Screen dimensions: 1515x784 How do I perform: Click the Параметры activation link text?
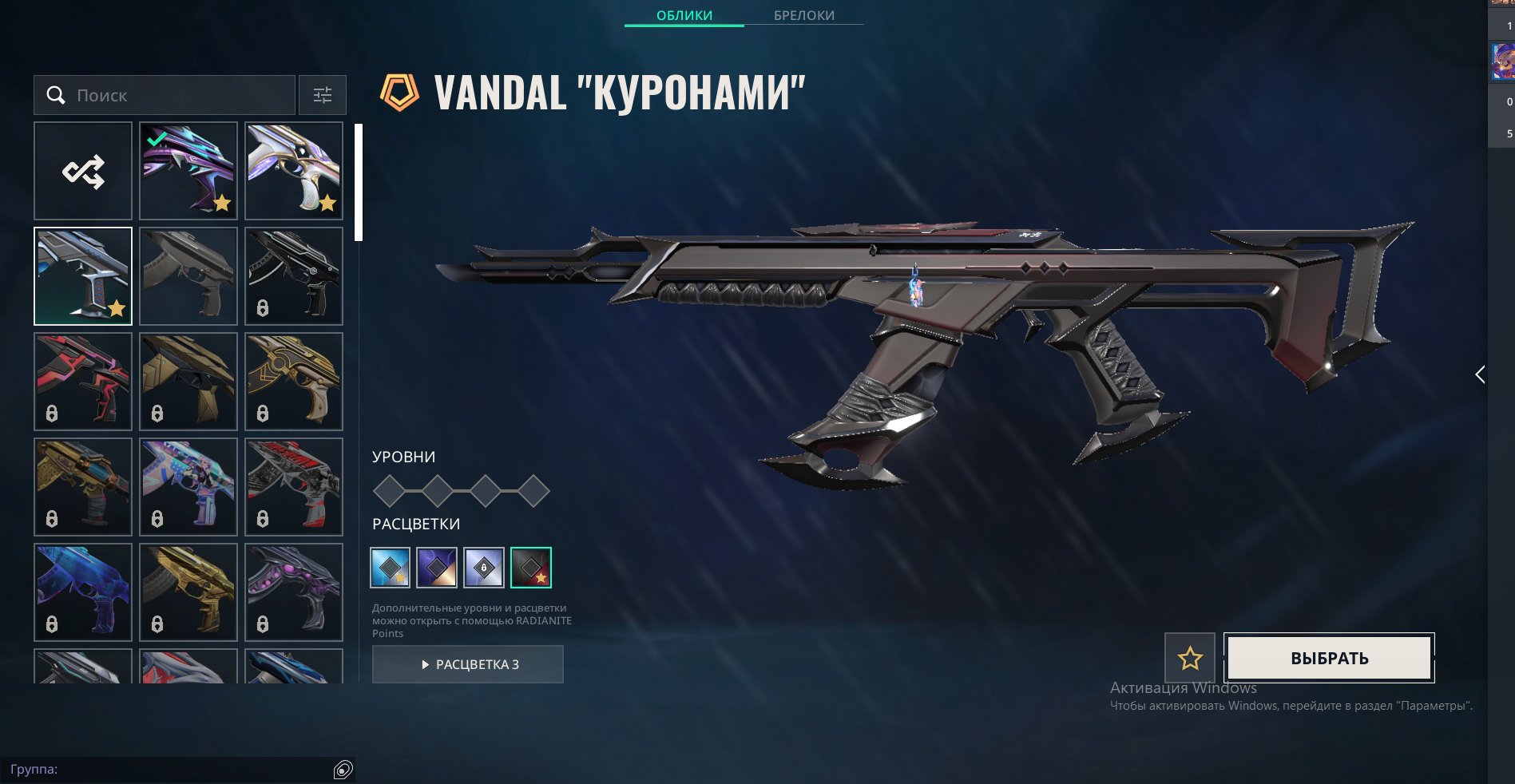coord(1435,705)
